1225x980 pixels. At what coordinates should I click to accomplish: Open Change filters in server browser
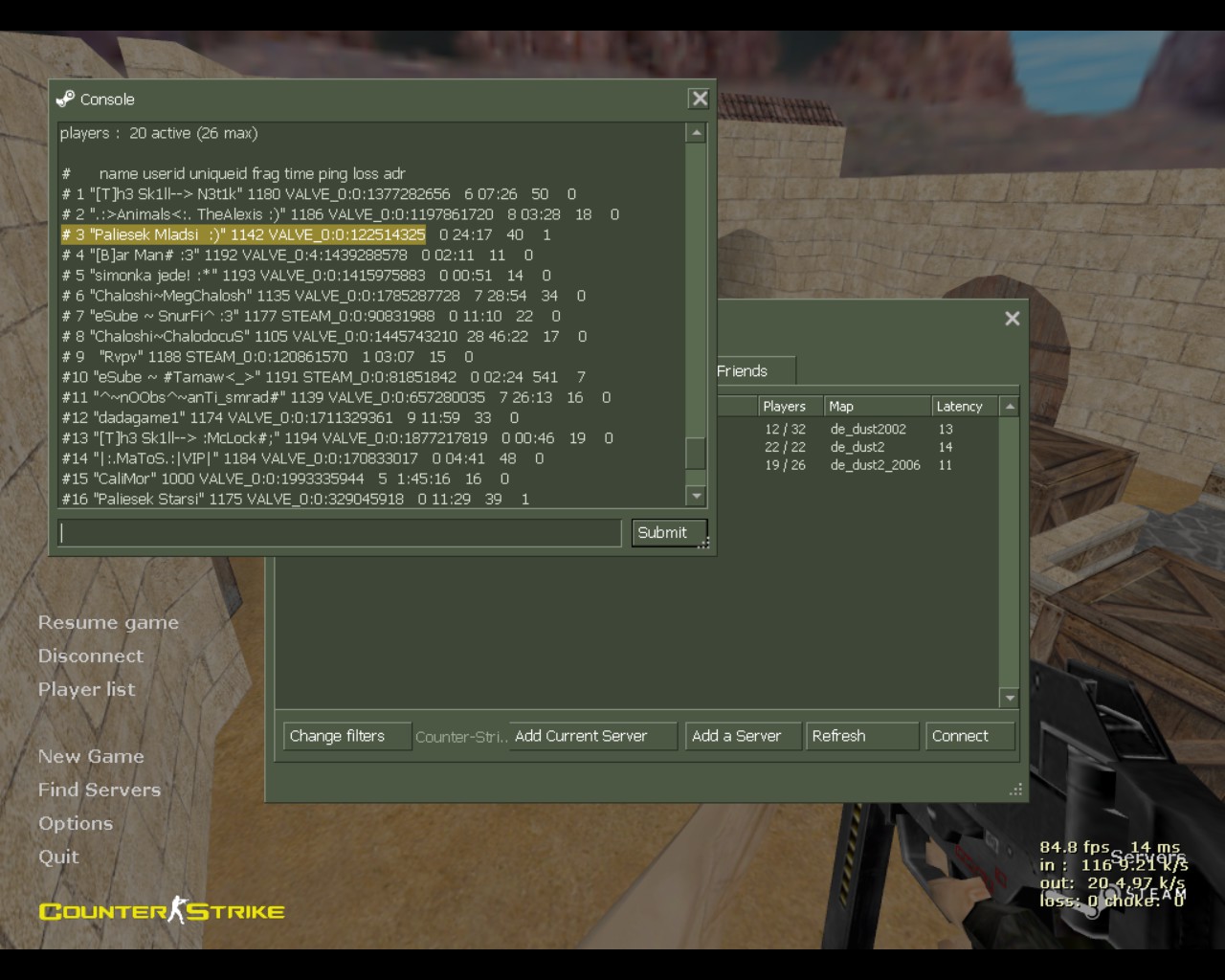[346, 736]
